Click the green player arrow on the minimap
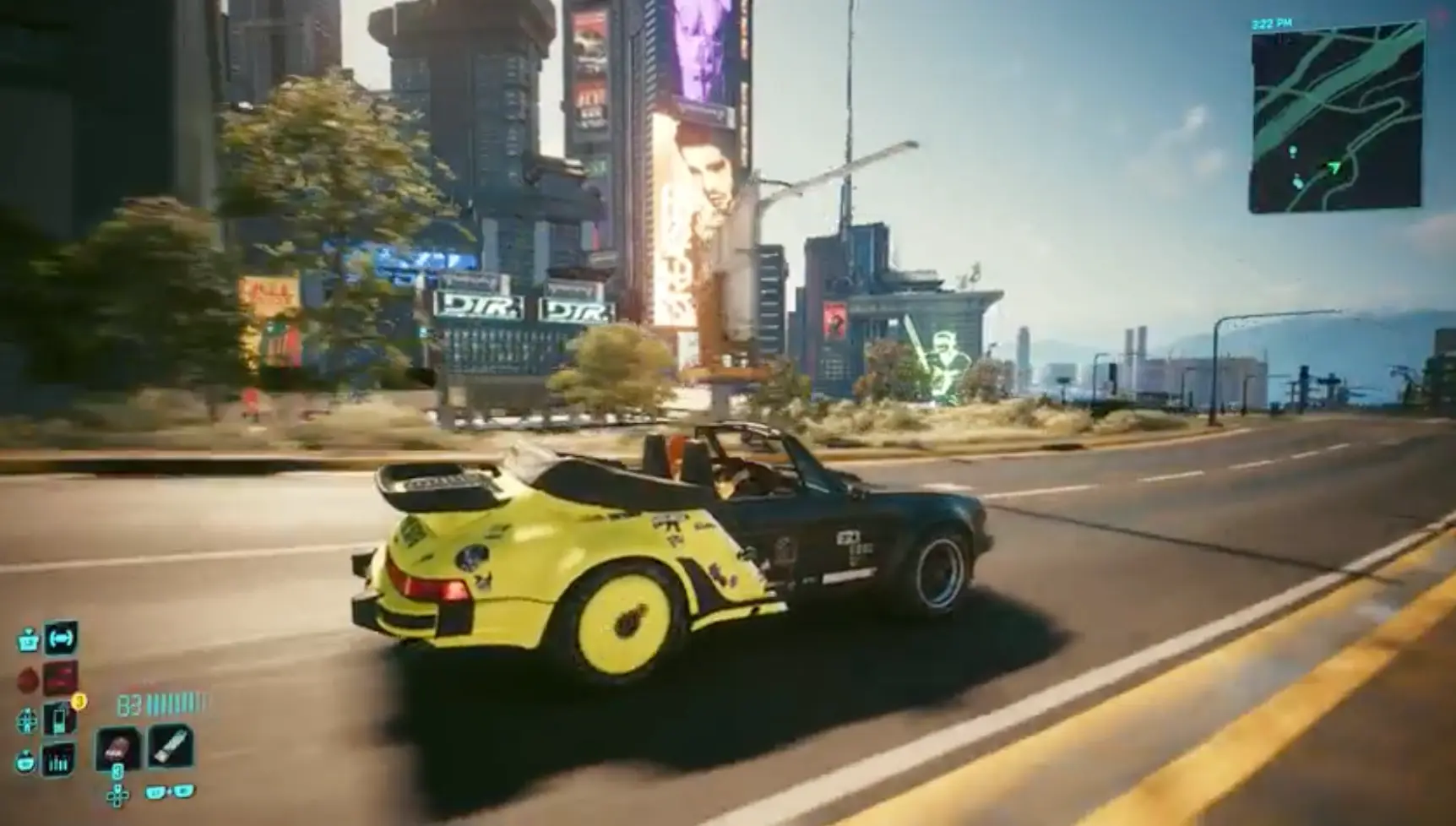 point(1334,169)
